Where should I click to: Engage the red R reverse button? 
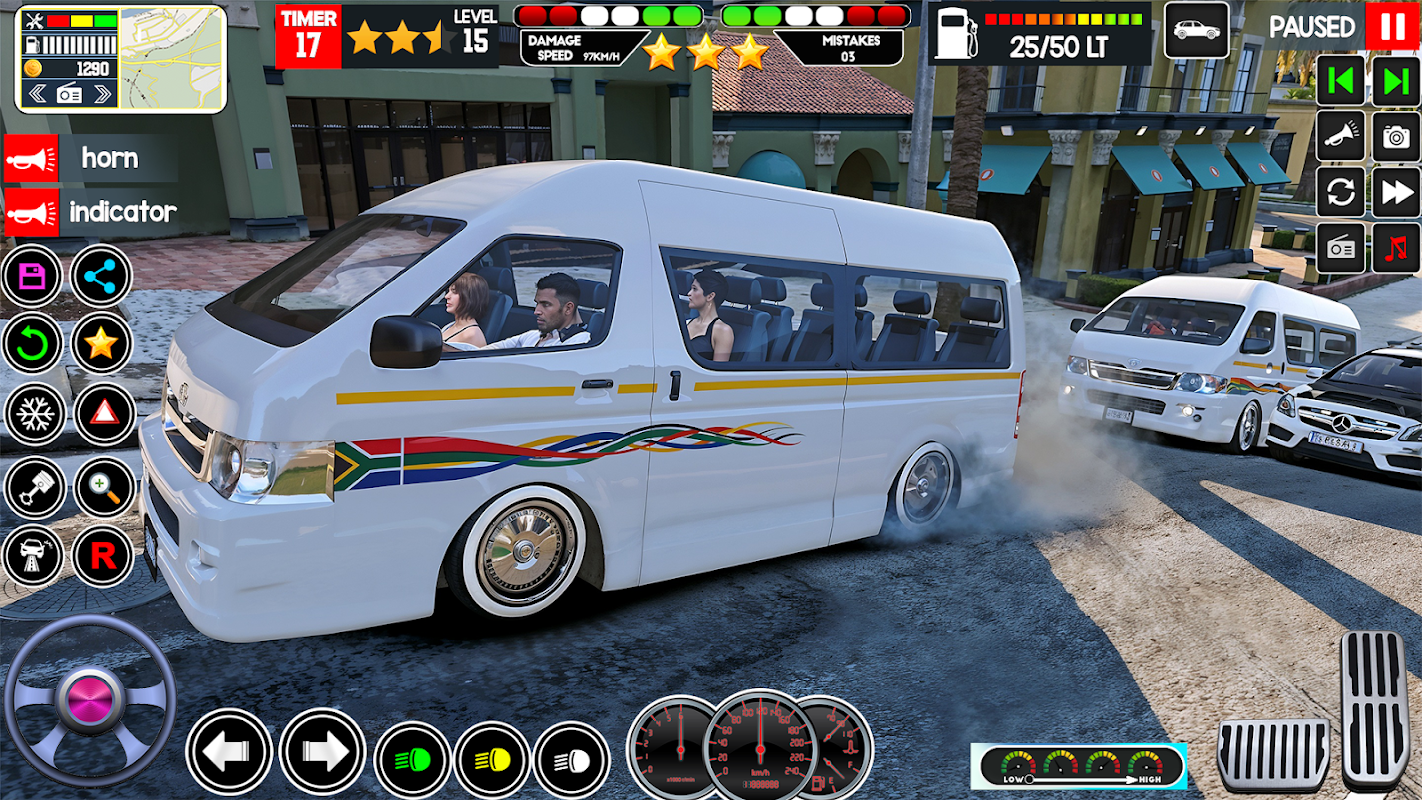point(103,556)
